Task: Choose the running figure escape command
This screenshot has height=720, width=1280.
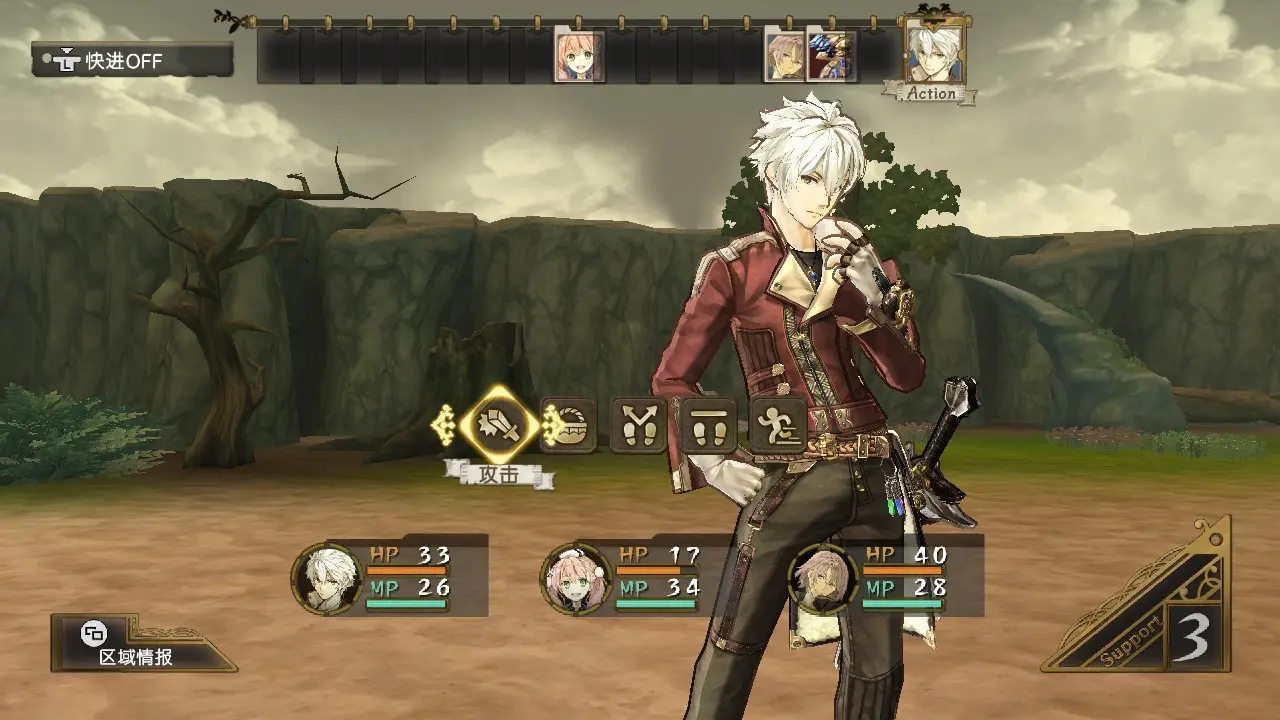Action: (779, 427)
